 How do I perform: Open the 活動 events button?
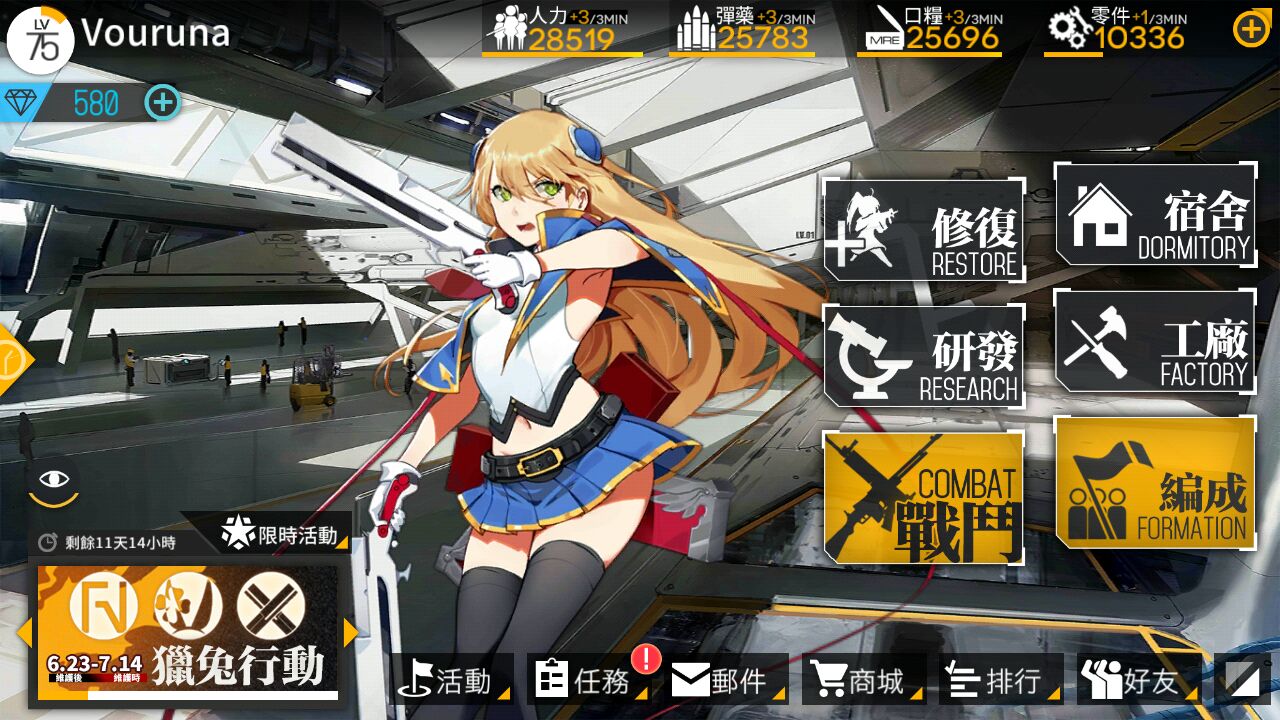click(452, 680)
